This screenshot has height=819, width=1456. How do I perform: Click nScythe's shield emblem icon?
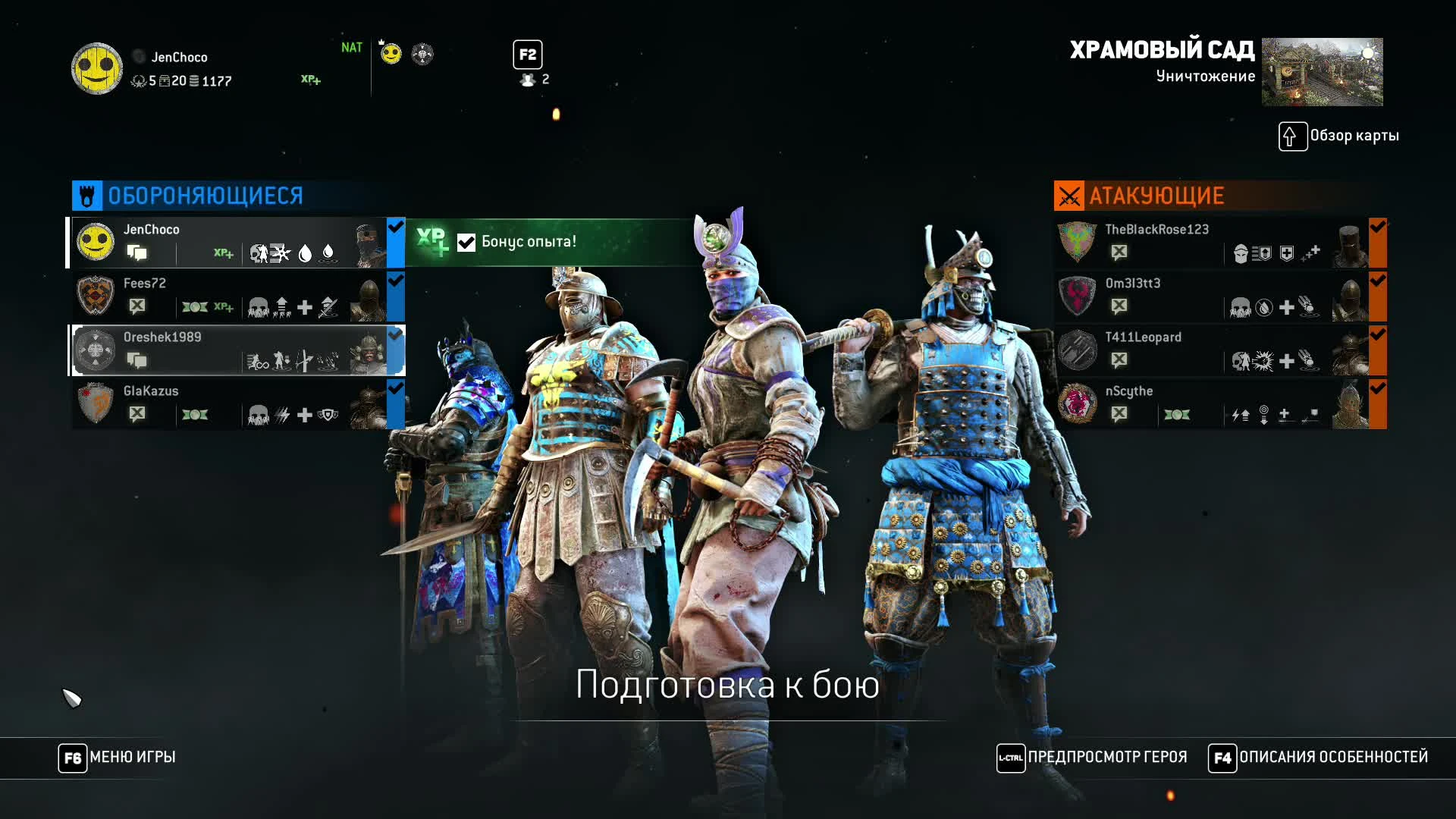1077,403
